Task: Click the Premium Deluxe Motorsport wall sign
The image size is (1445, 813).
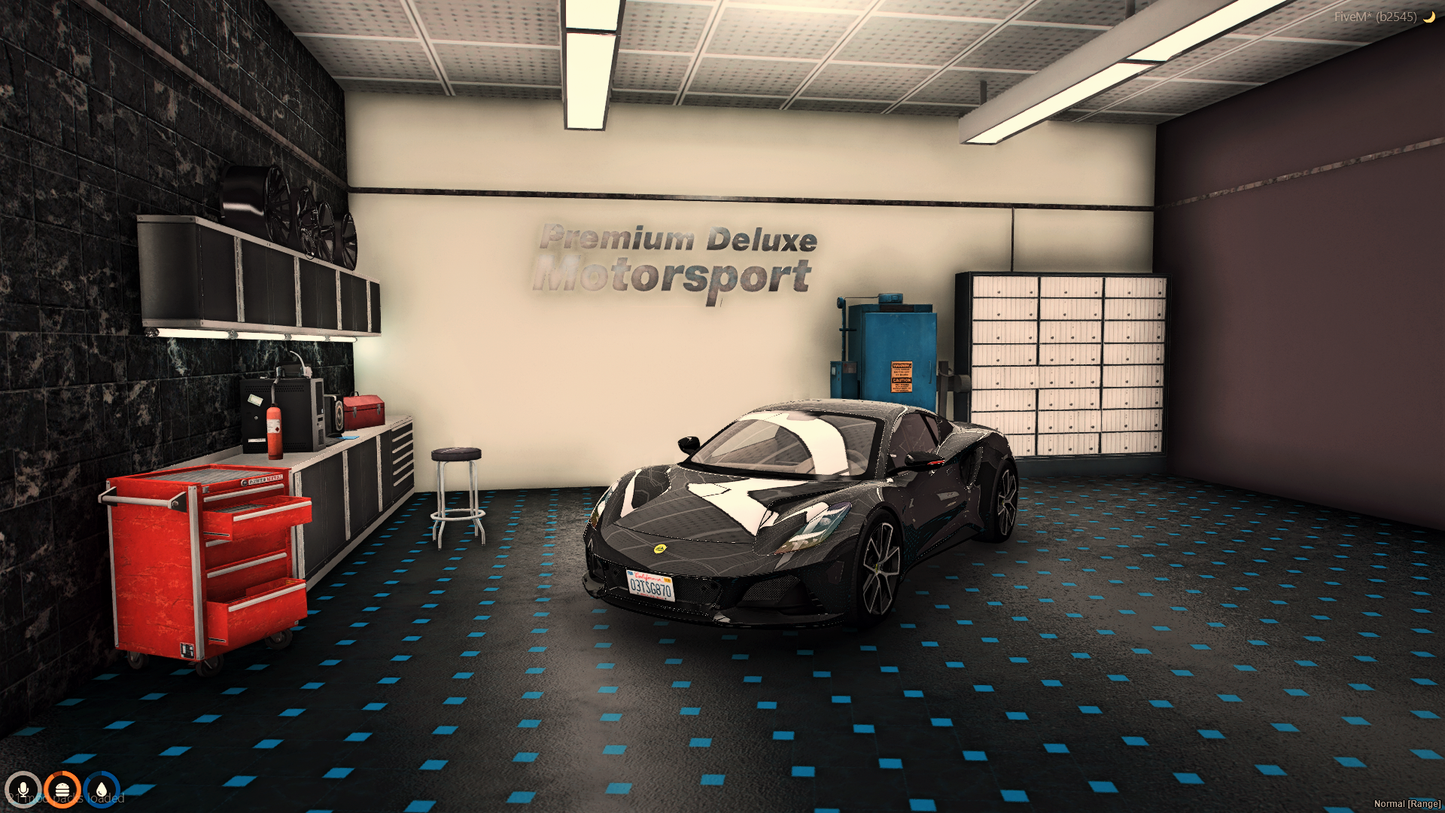Action: 676,253
